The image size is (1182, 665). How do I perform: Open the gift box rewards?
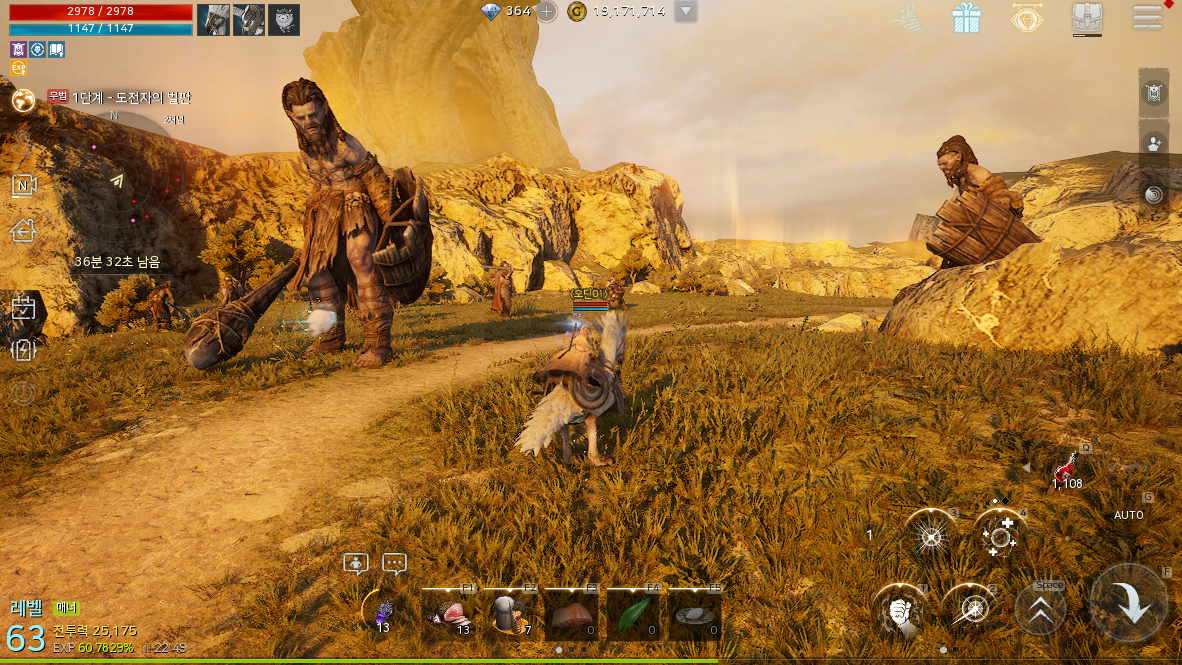pos(966,17)
